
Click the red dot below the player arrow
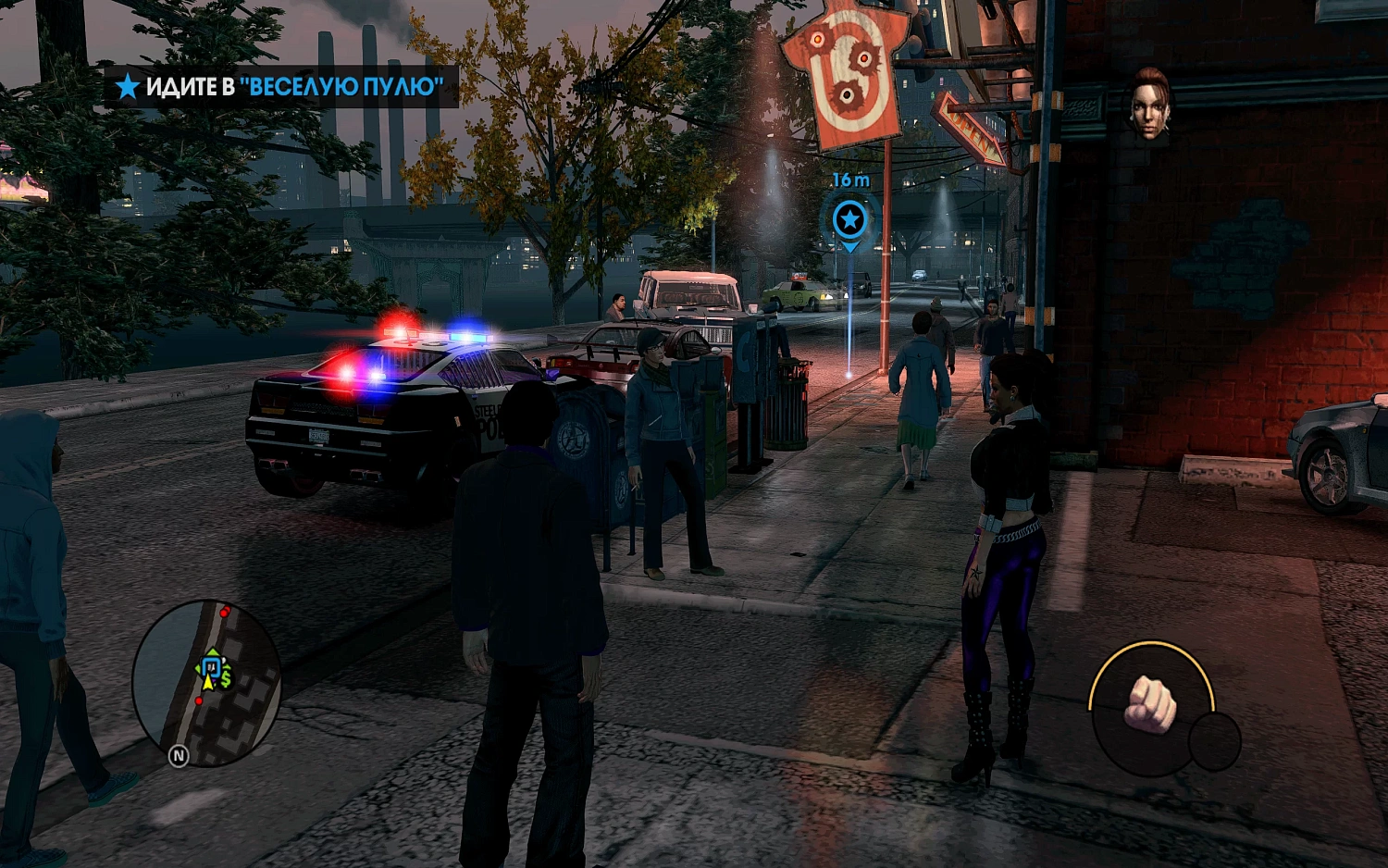[199, 701]
